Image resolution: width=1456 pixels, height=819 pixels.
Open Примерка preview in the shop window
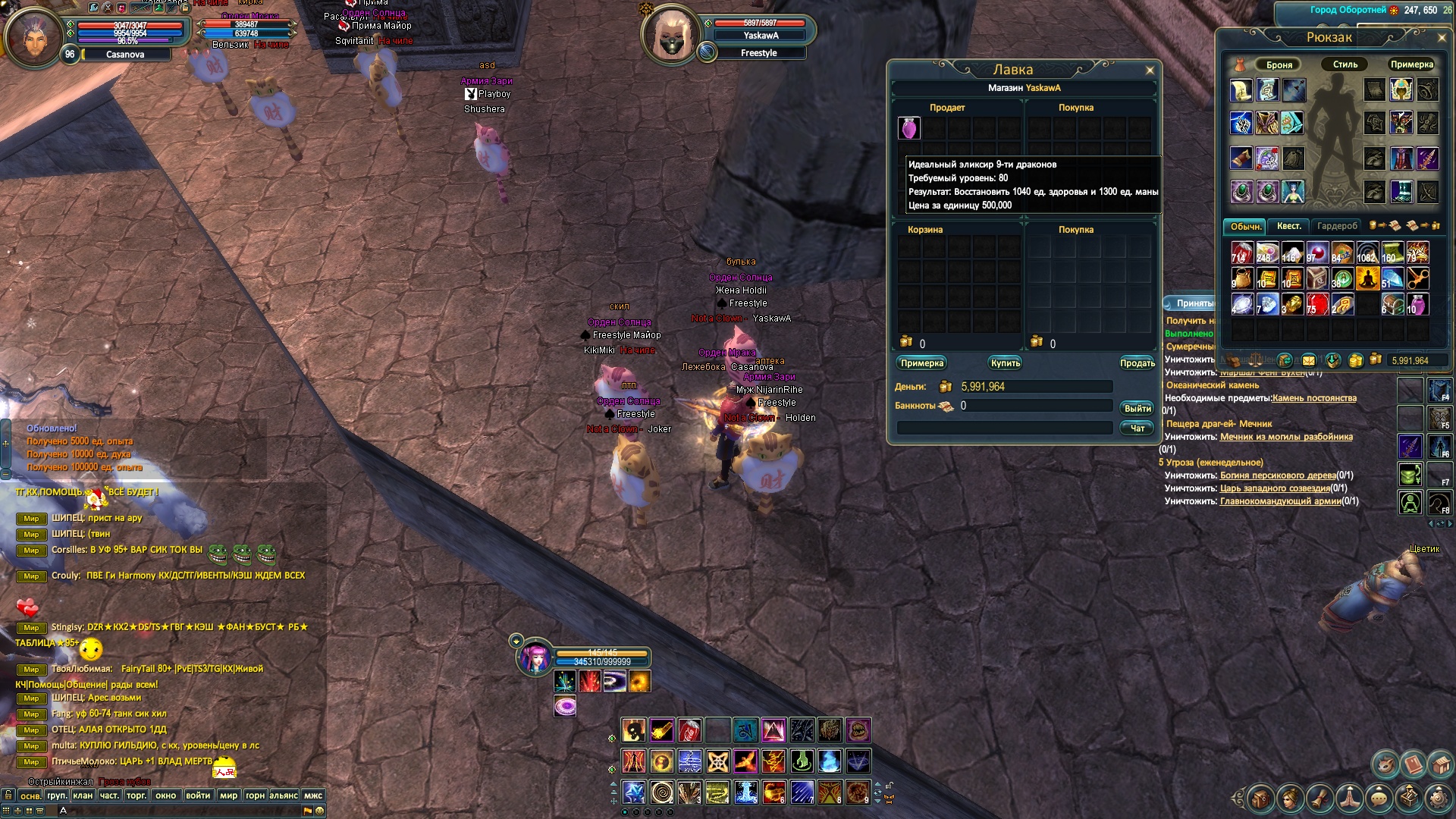[x=922, y=363]
